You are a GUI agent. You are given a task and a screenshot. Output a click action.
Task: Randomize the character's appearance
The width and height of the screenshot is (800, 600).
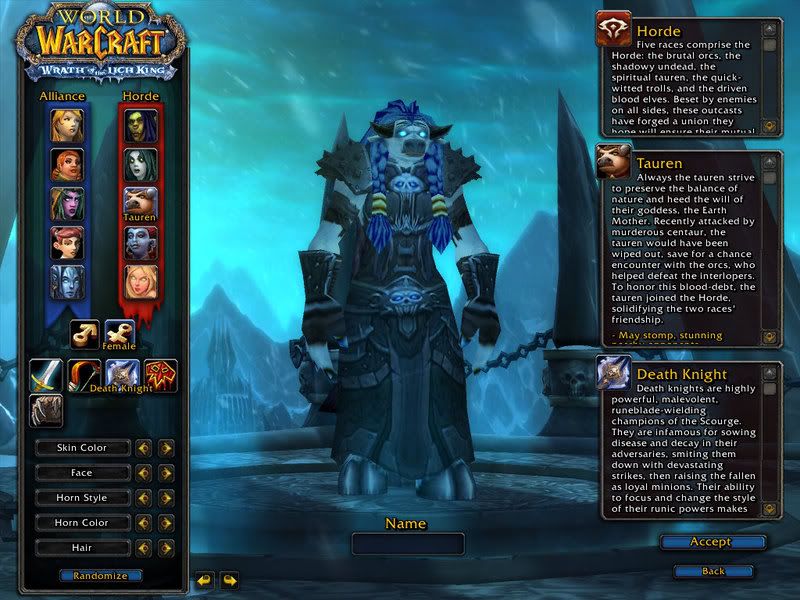pyautogui.click(x=100, y=576)
